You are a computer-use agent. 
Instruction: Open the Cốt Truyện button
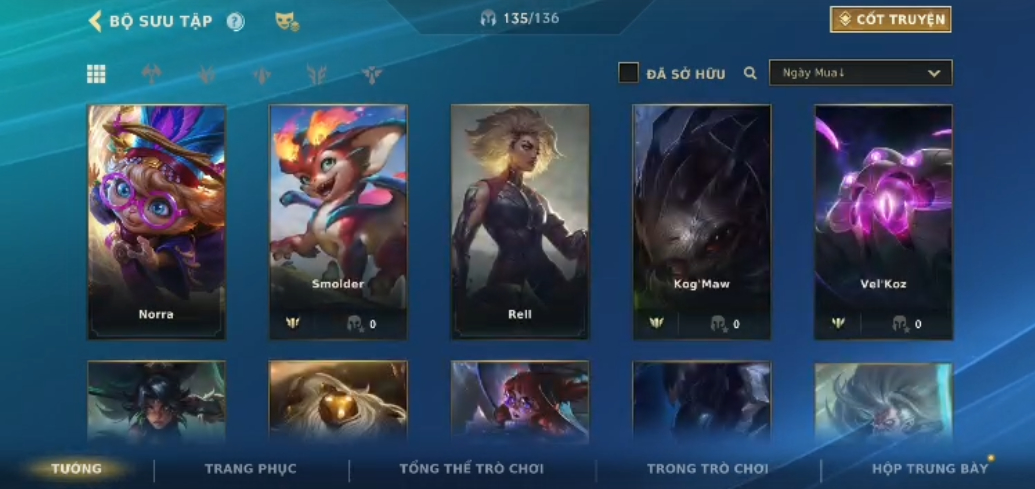[890, 19]
